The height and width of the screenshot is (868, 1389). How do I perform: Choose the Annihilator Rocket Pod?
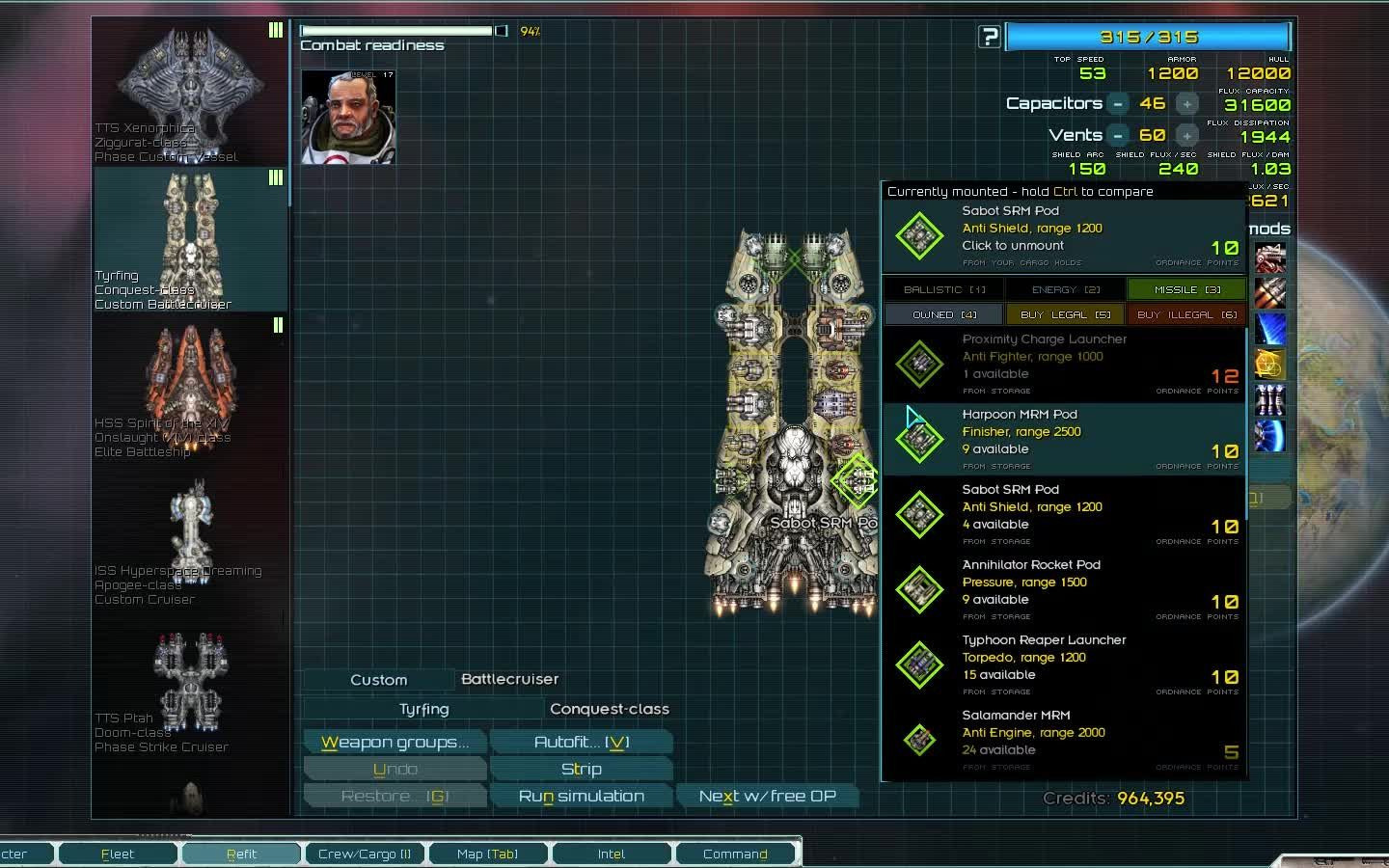1061,588
